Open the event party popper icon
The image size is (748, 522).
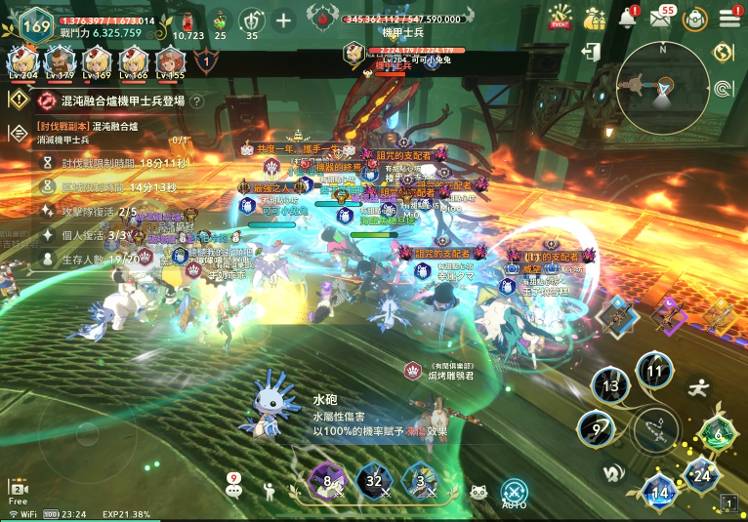[561, 17]
